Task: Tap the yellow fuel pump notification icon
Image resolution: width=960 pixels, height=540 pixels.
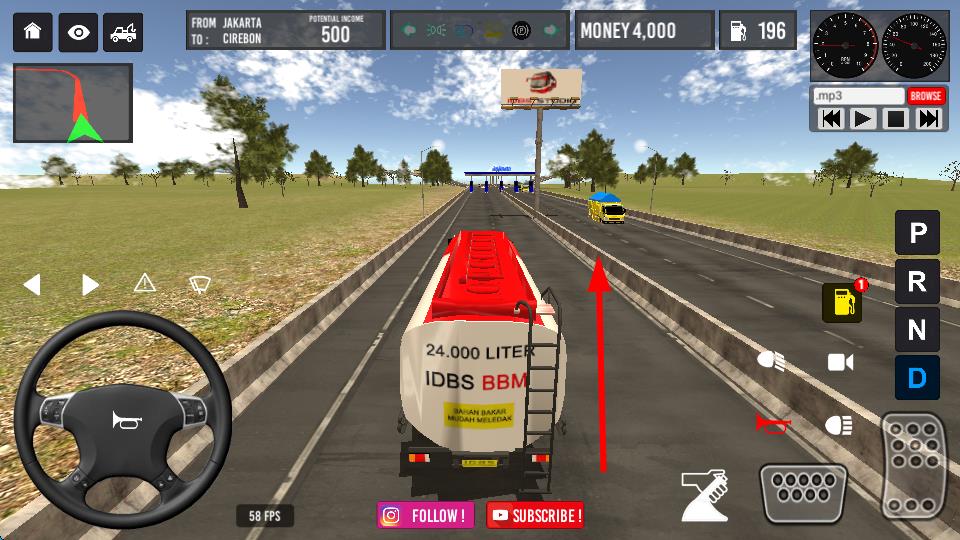Action: pyautogui.click(x=842, y=302)
